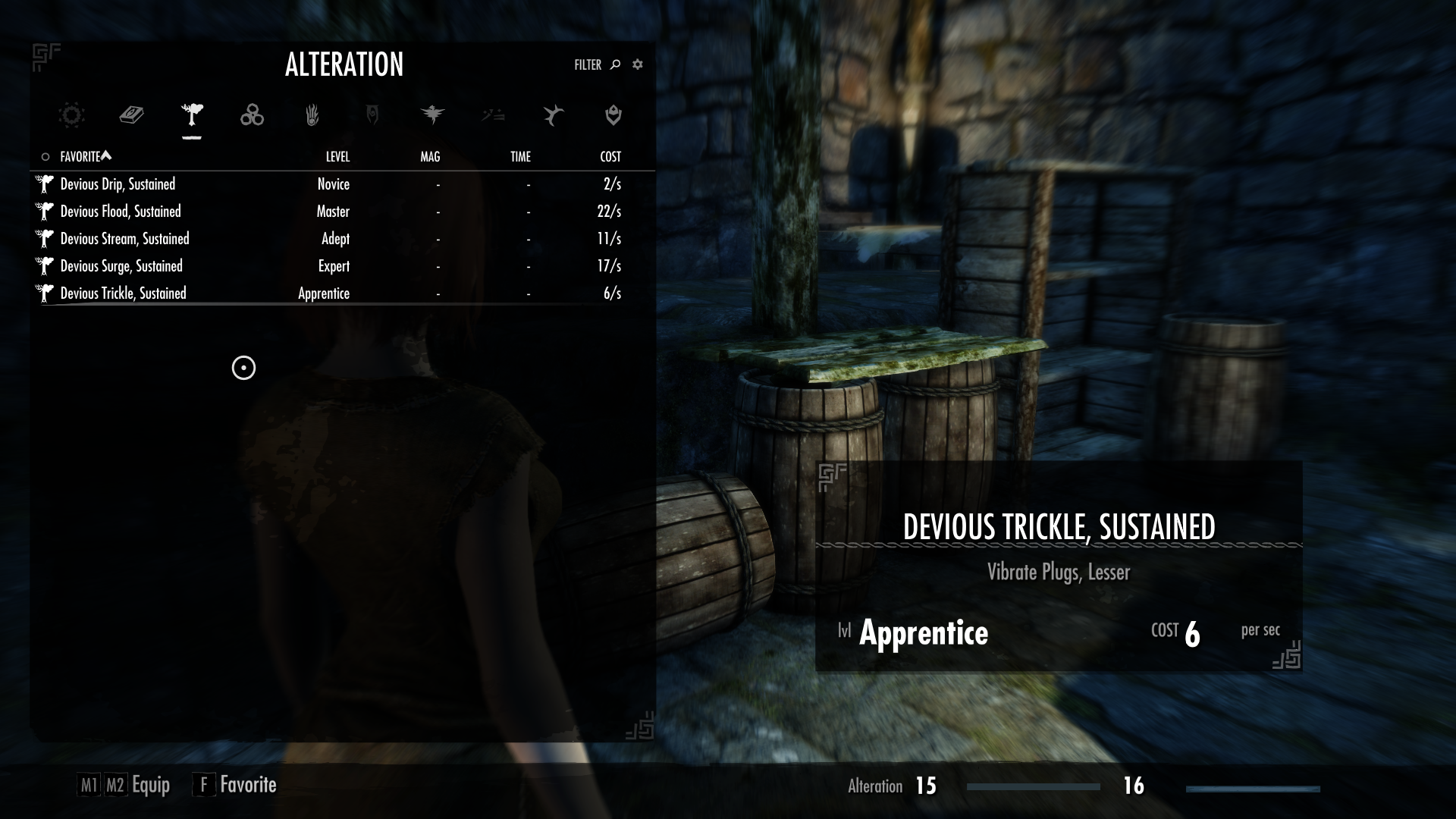
Task: Open the Destruction flaming hand tab
Action: click(x=312, y=115)
